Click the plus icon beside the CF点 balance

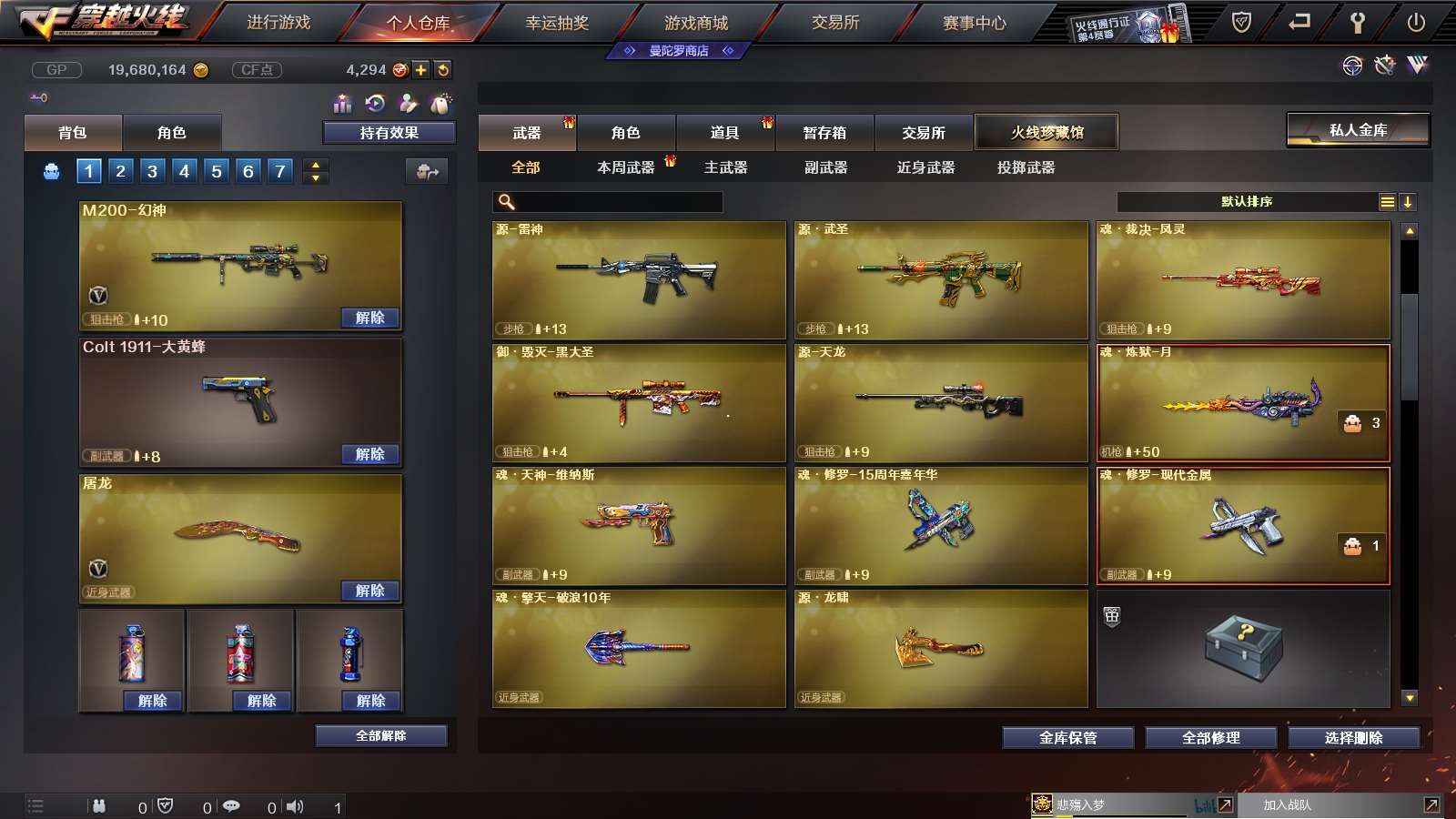pos(420,68)
